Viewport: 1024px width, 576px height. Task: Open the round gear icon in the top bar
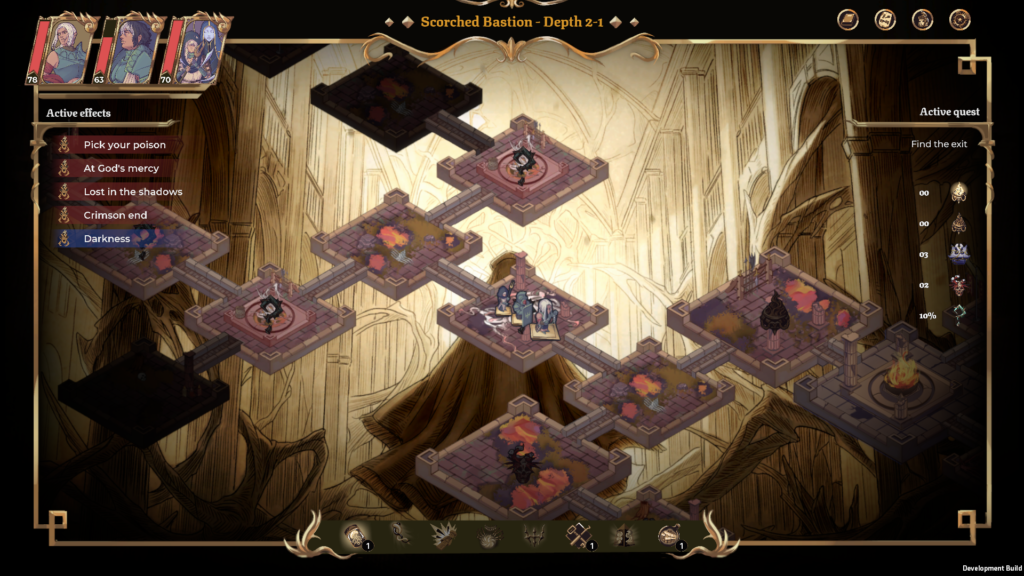pos(959,20)
